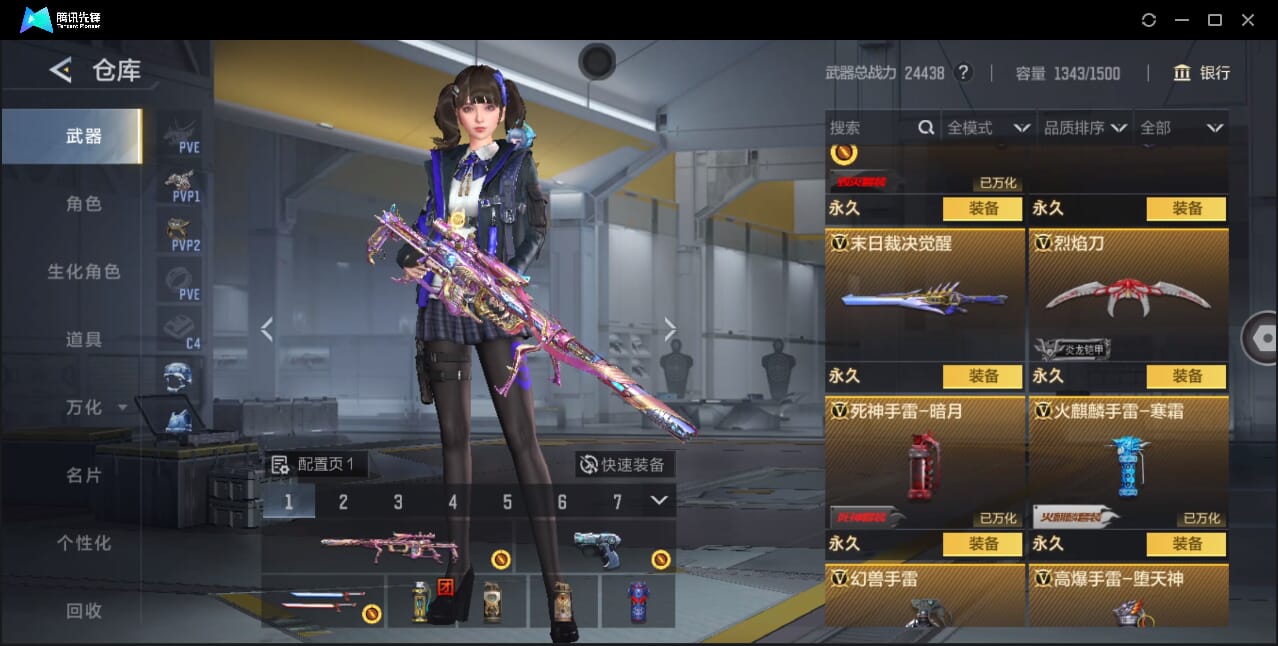
Task: Switch to the 个性化 personalization tab
Action: click(84, 544)
